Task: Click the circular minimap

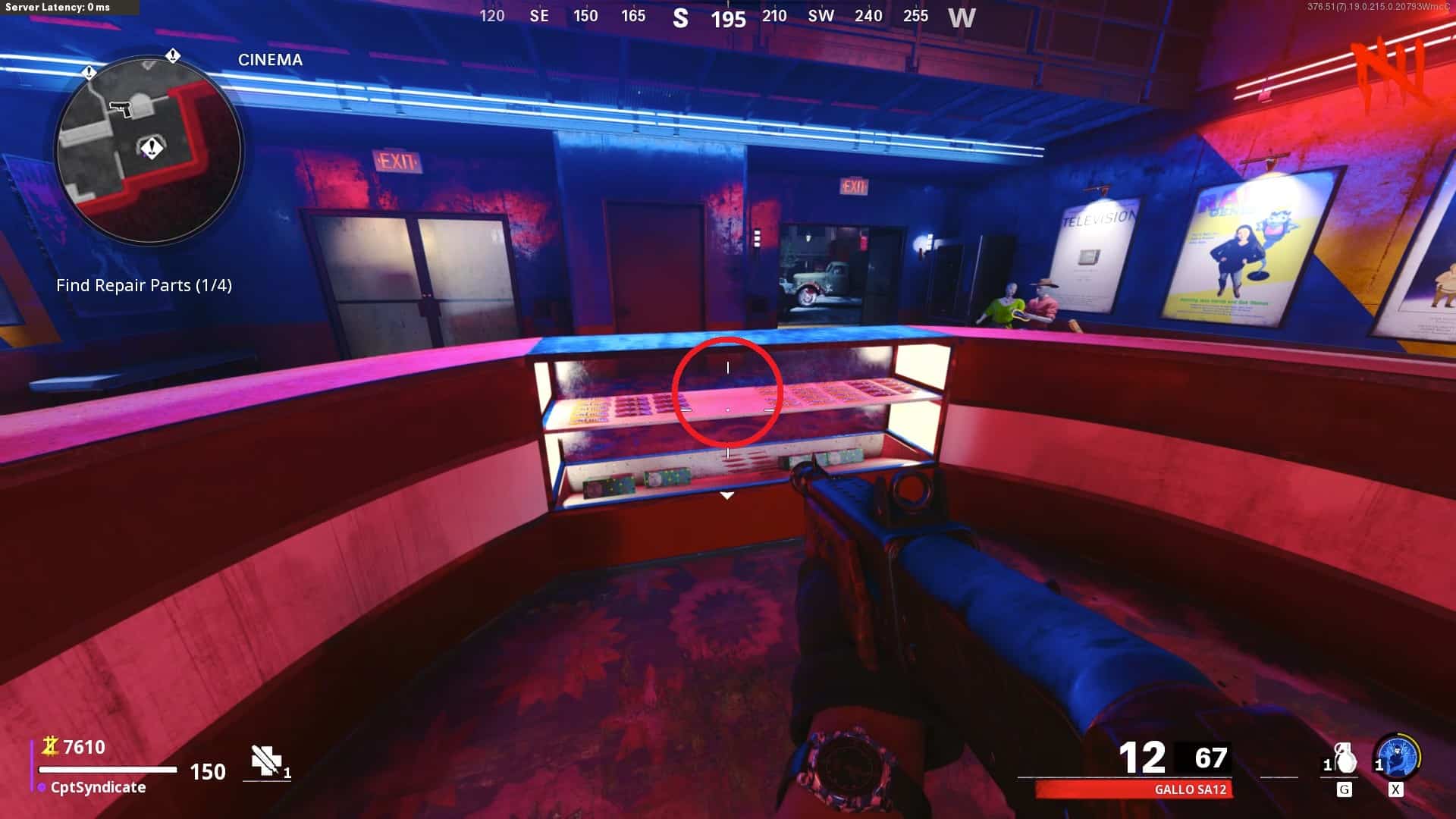Action: [x=149, y=150]
